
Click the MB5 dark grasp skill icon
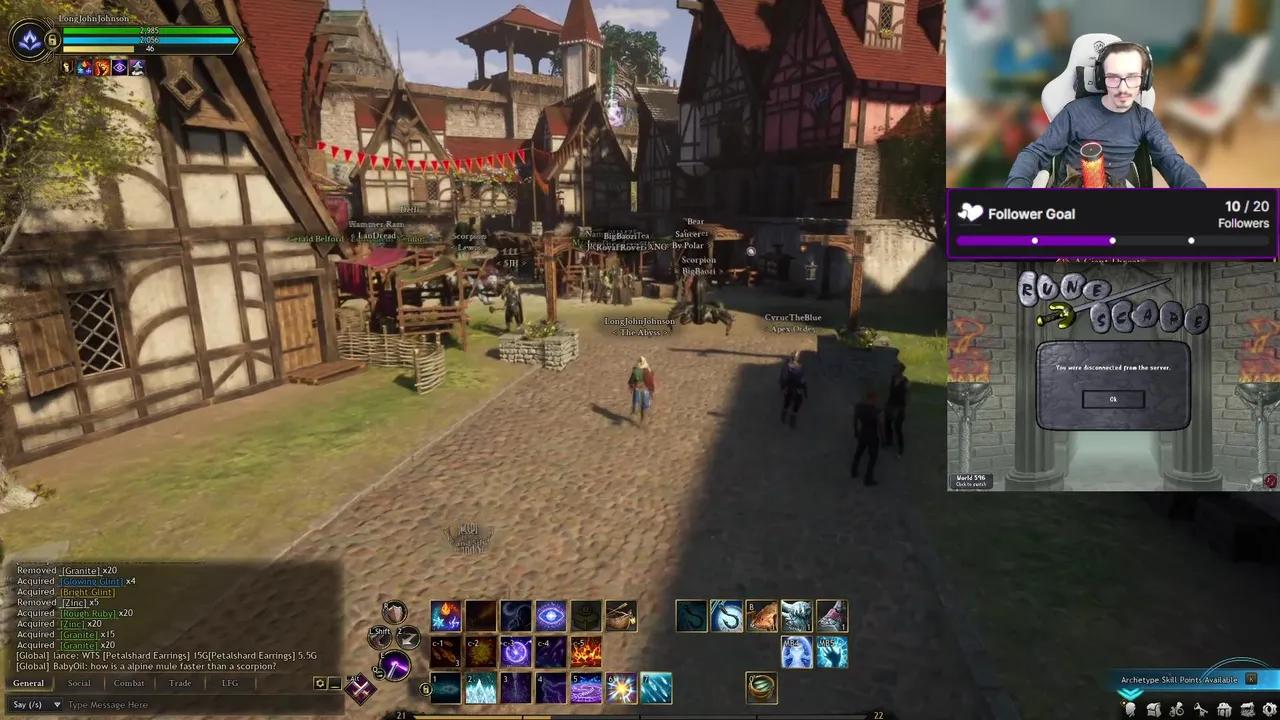coord(832,652)
